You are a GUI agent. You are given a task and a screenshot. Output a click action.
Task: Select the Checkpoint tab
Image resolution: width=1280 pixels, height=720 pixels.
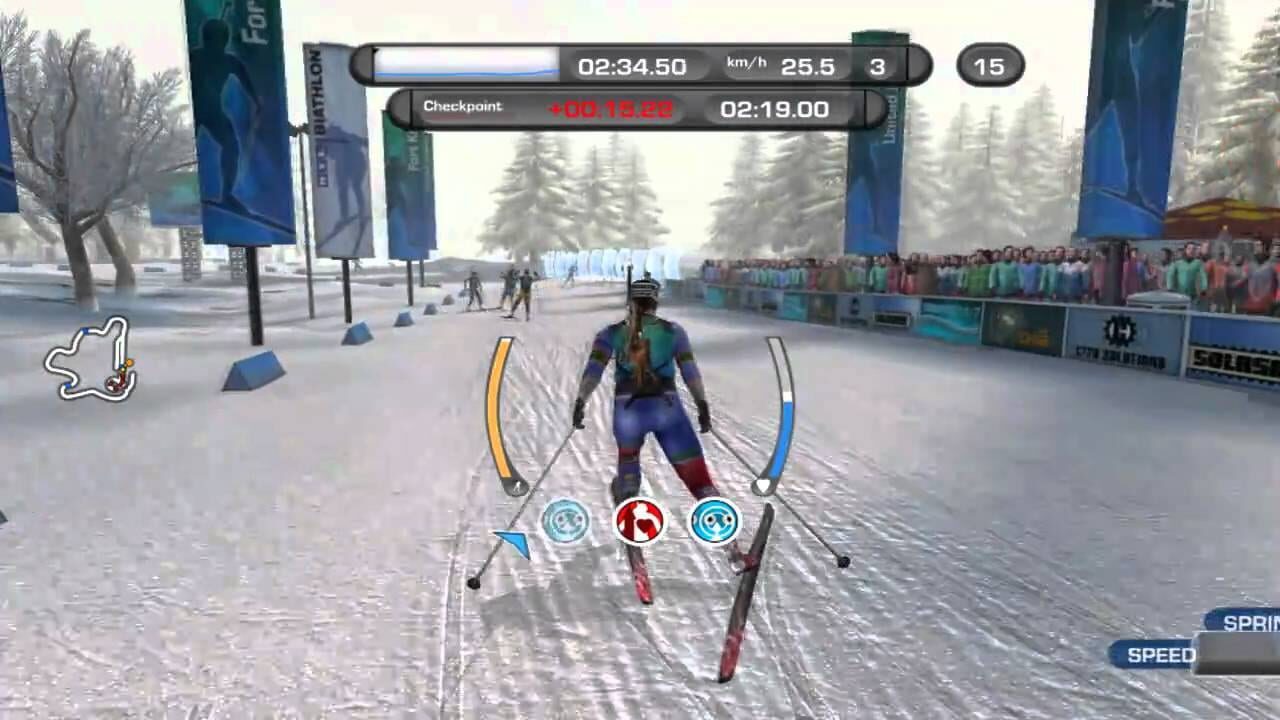click(462, 106)
